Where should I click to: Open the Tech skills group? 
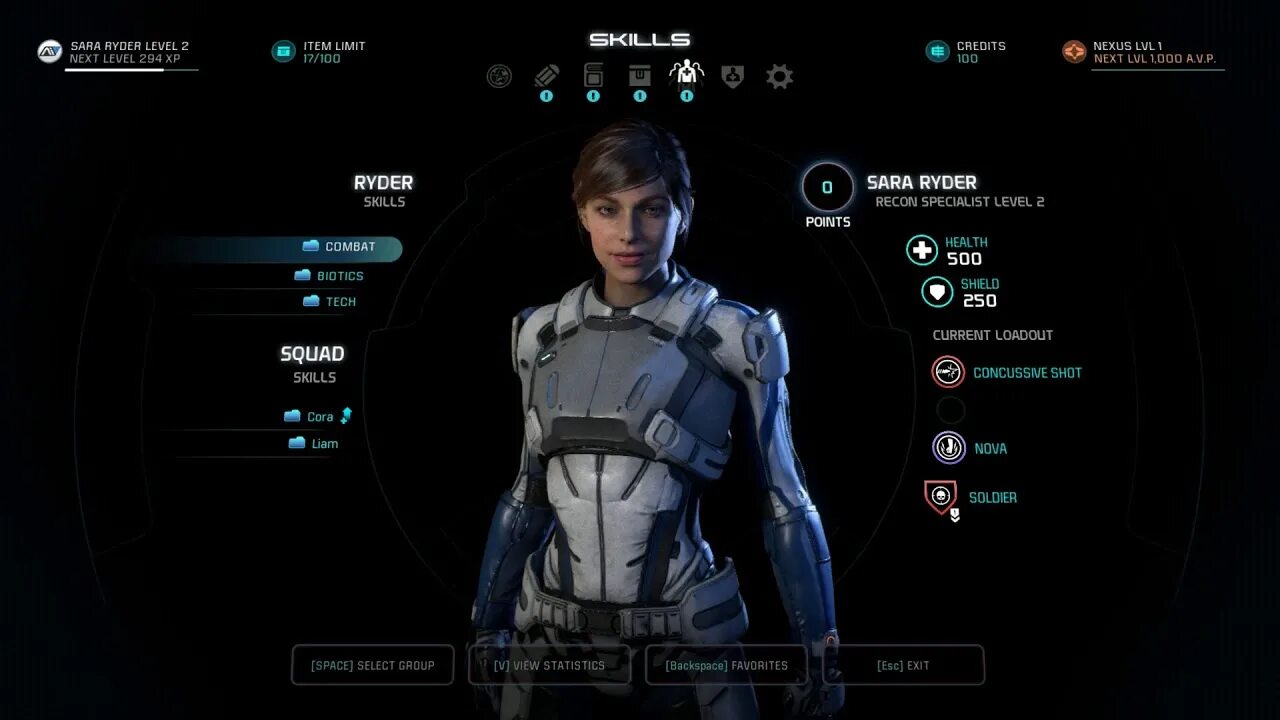(x=330, y=302)
